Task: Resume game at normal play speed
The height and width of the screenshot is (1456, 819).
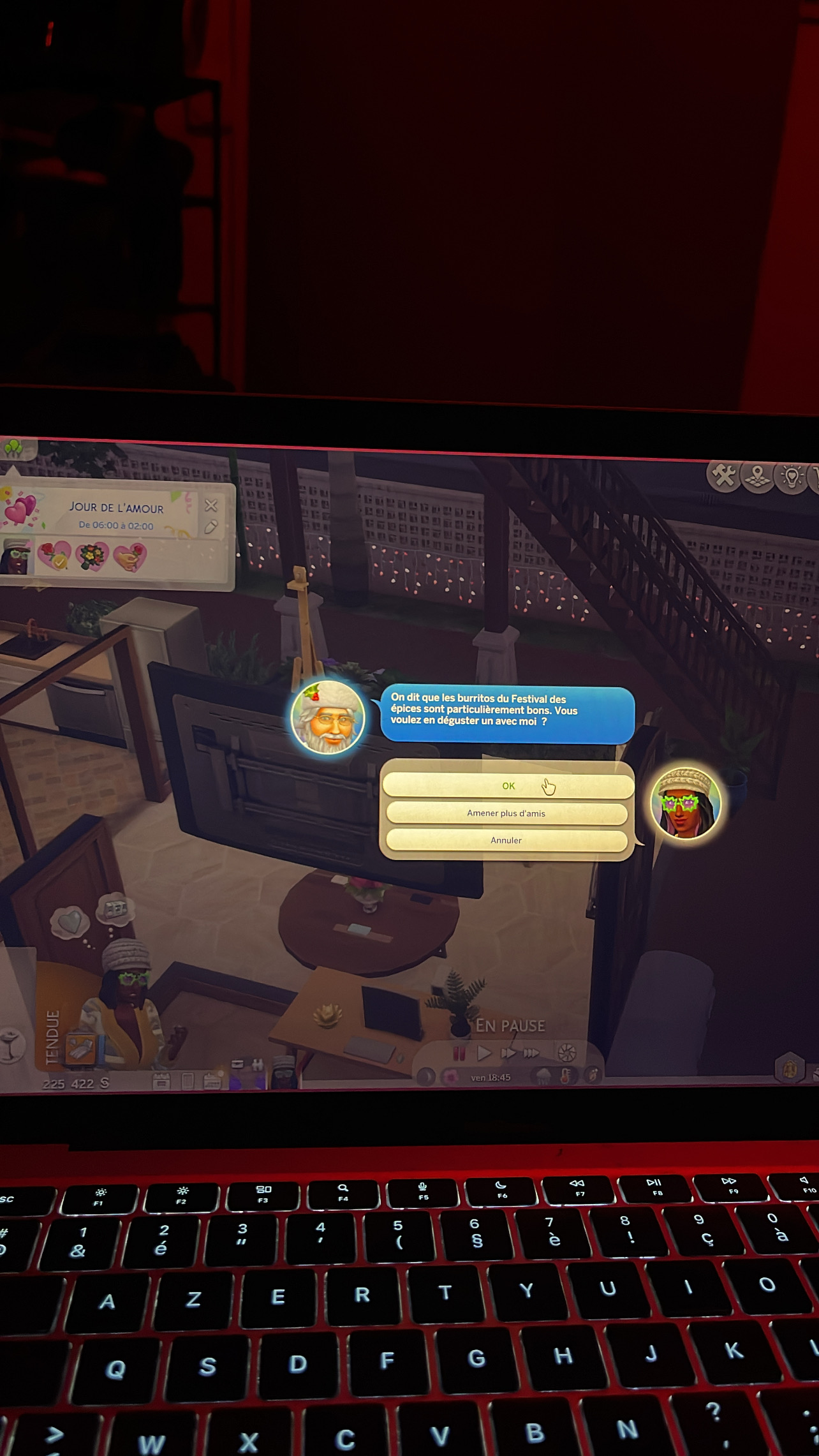Action: click(x=484, y=1053)
